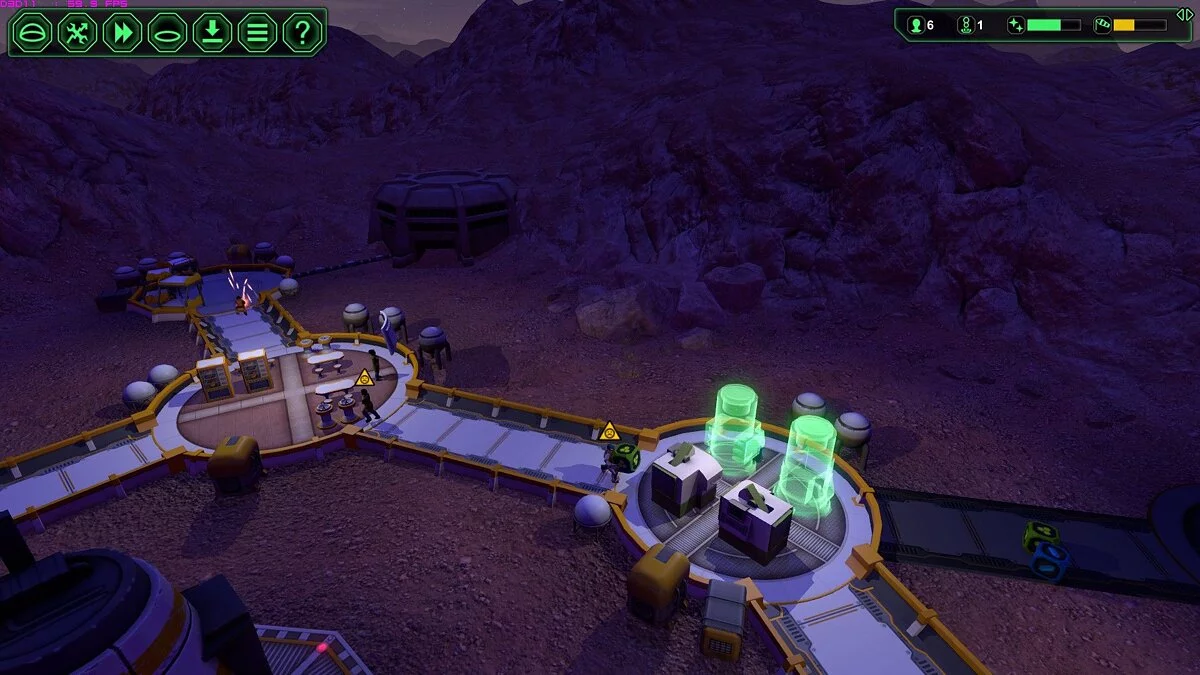Click the windsock wind status icon
The width and height of the screenshot is (1200, 675).
click(1102, 25)
